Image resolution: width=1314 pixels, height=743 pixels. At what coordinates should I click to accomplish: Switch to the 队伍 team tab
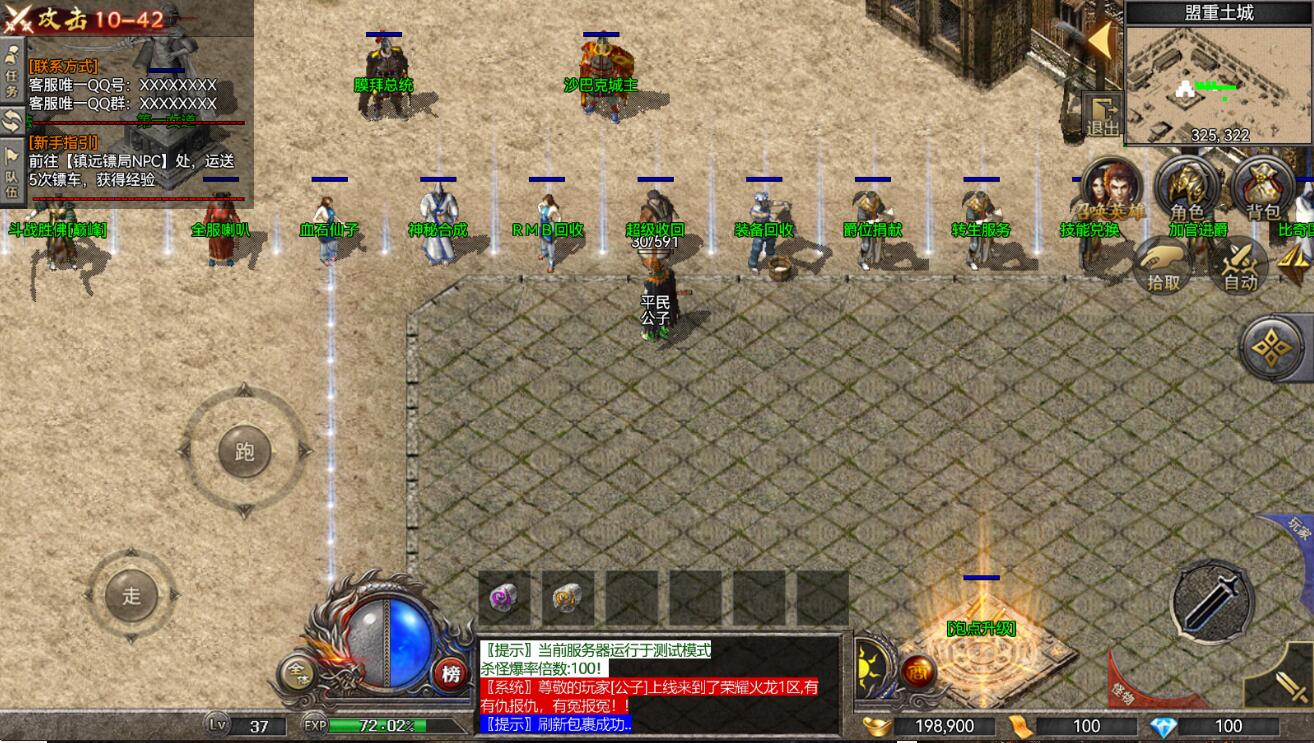point(13,173)
